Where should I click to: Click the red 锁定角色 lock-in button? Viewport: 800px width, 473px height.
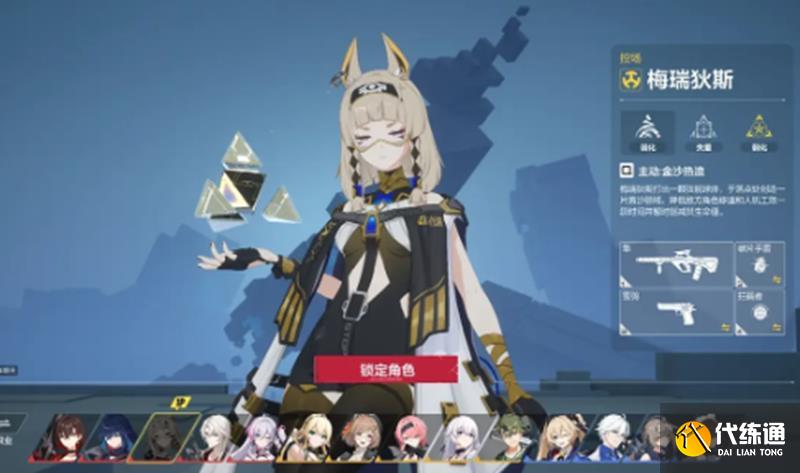pos(386,369)
